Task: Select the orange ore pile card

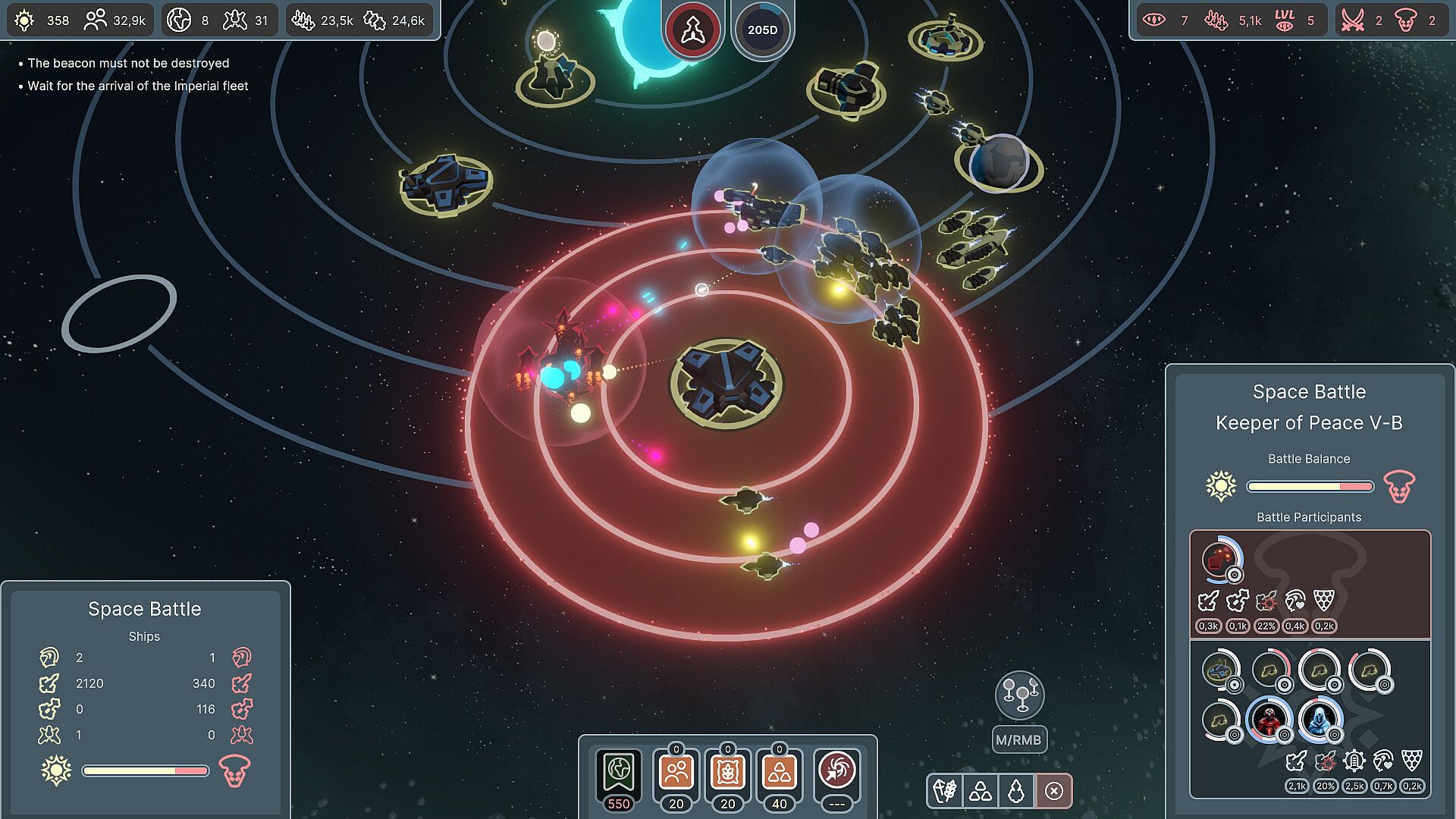Action: tap(779, 773)
